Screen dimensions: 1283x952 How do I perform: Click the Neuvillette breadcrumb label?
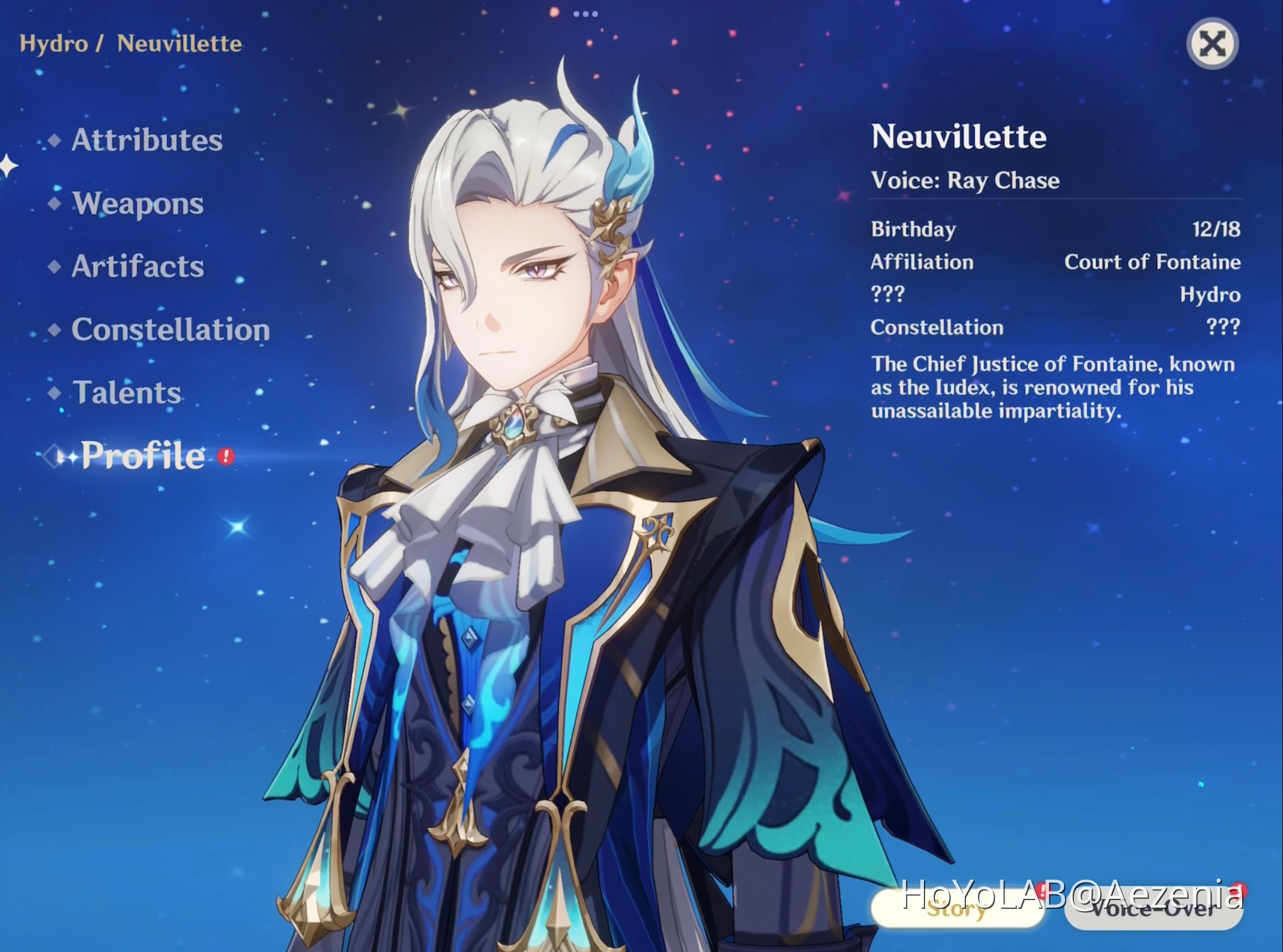point(178,43)
